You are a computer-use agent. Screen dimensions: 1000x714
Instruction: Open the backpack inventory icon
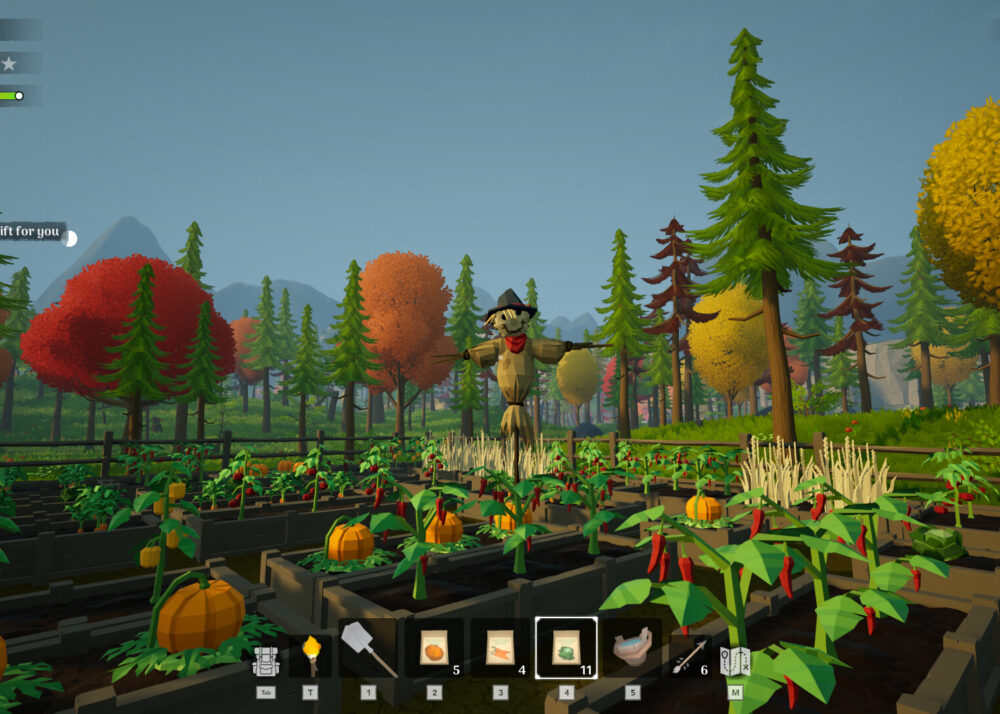coord(265,660)
